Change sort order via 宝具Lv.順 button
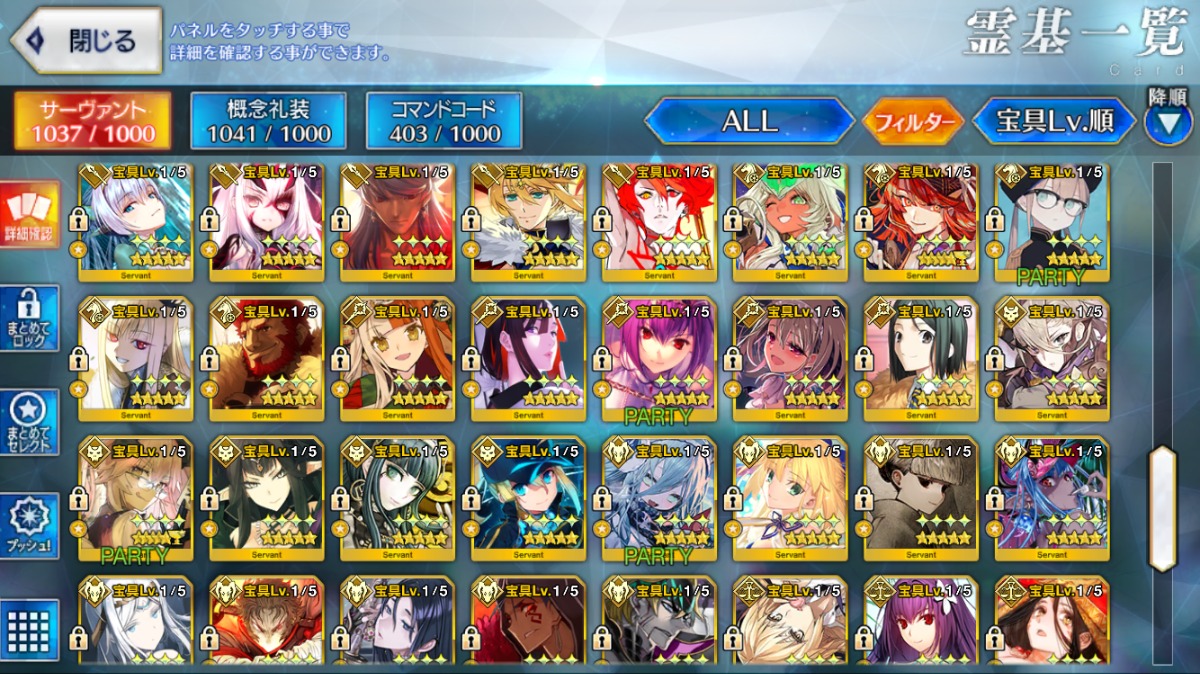 [x=1055, y=122]
